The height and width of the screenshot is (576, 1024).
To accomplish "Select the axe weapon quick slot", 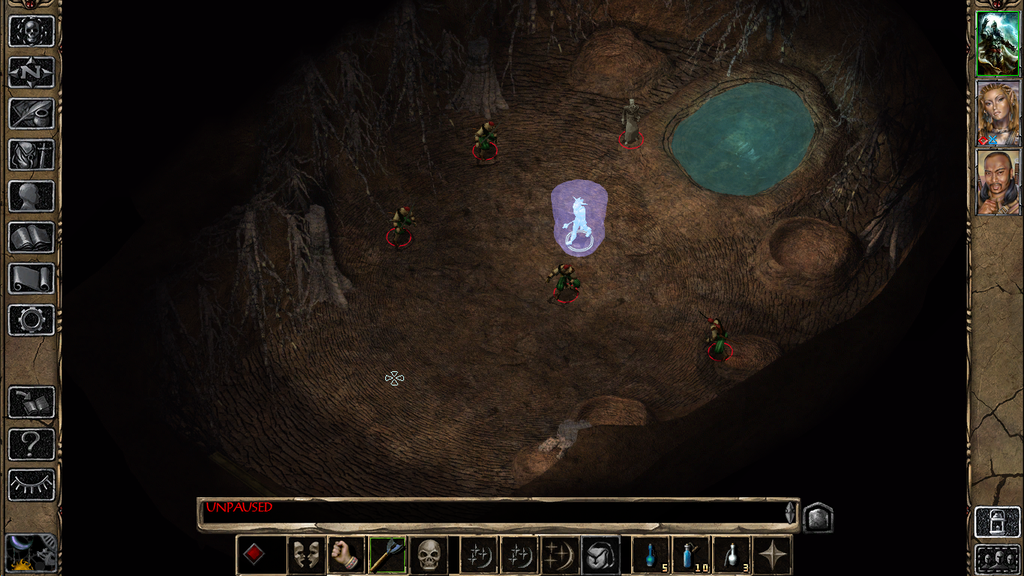I will pyautogui.click(x=386, y=554).
